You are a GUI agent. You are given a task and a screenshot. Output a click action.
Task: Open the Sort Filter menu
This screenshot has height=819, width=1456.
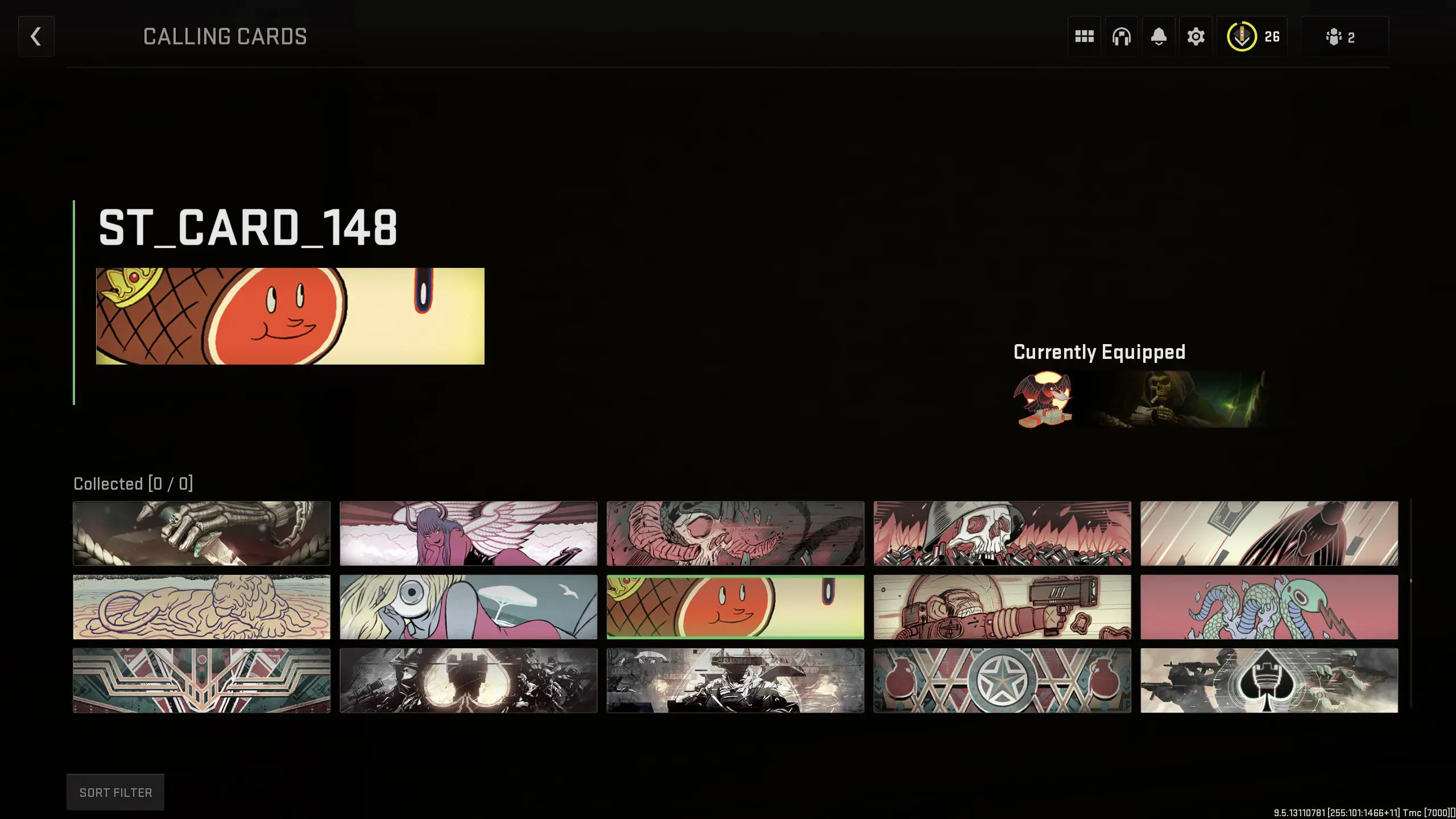click(x=115, y=792)
